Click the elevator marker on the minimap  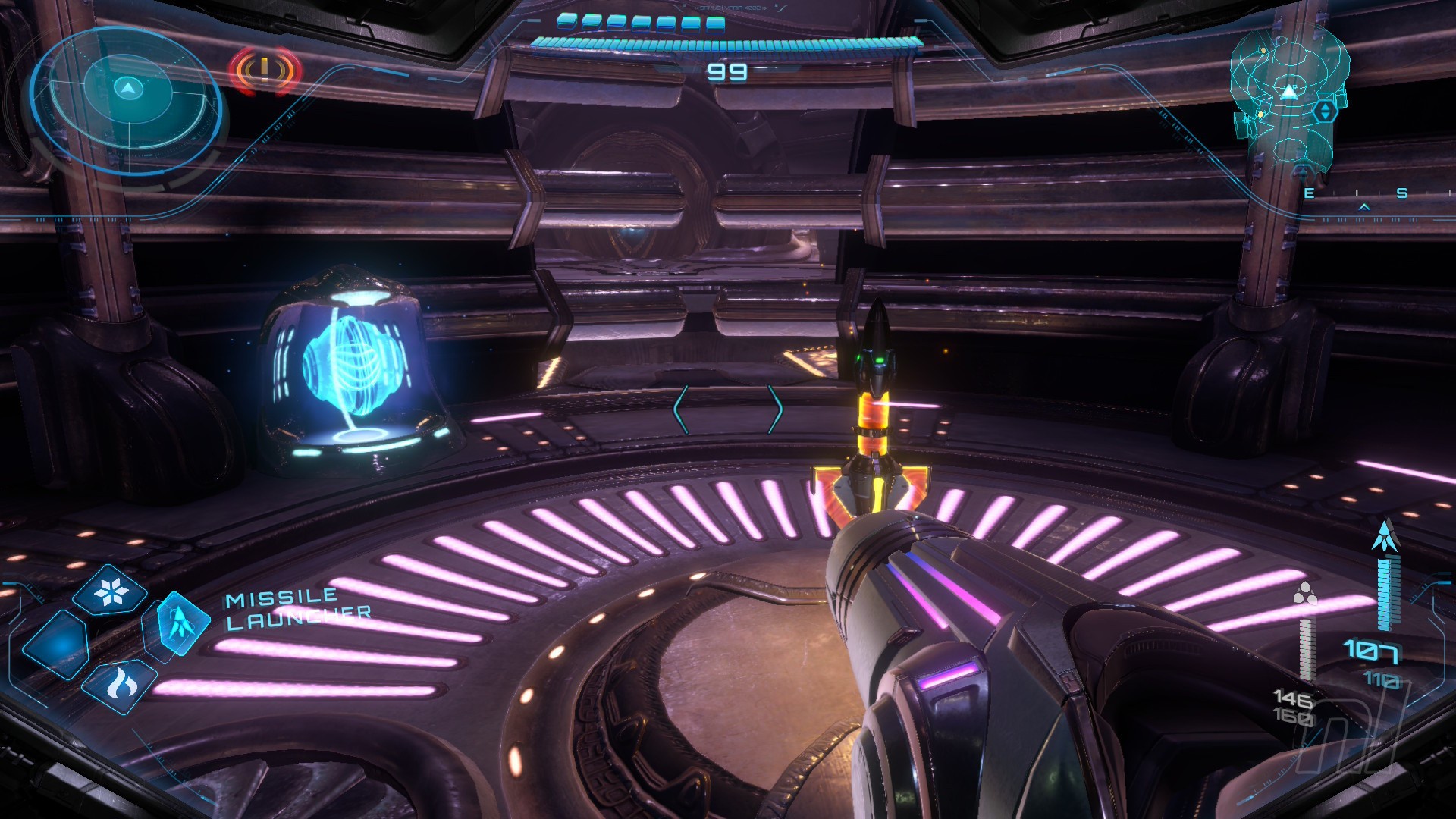point(1325,111)
